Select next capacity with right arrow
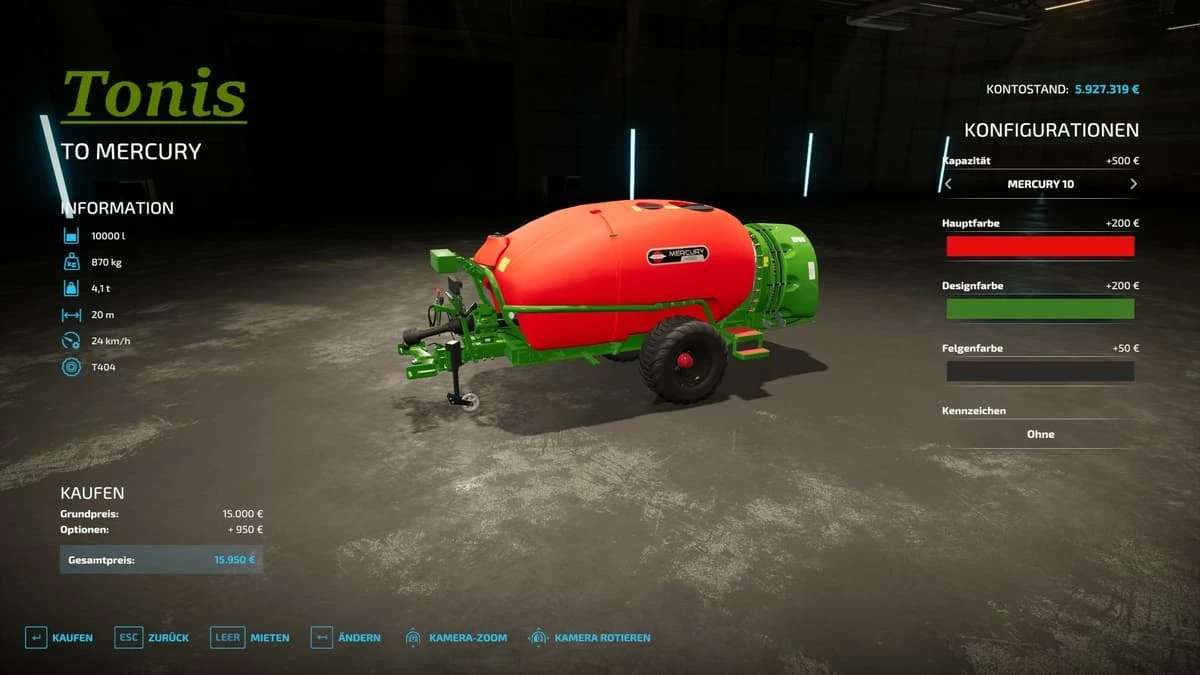1200x675 pixels. tap(1133, 184)
